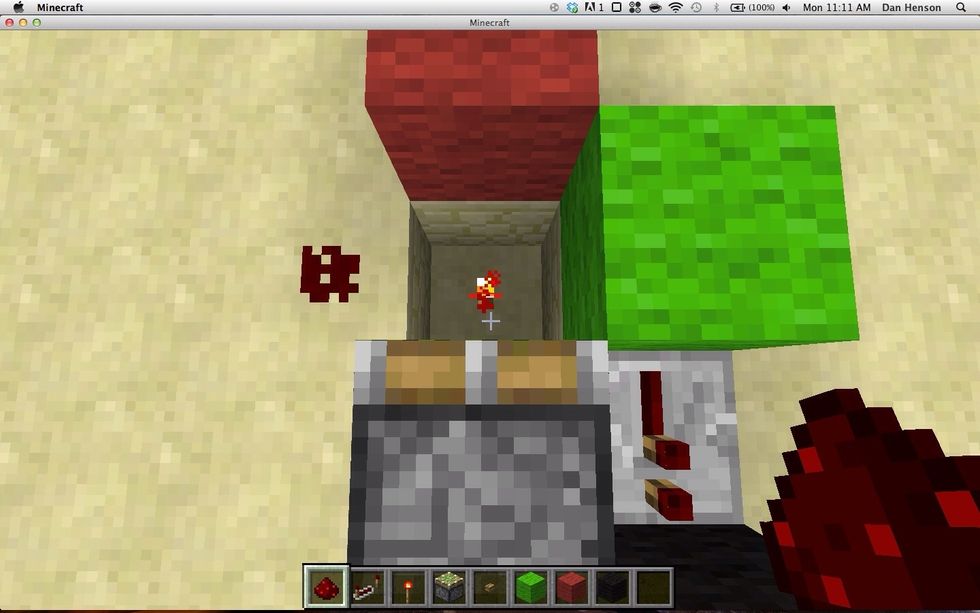
Task: Select the redstone repeater hotbar slot
Action: (x=368, y=587)
